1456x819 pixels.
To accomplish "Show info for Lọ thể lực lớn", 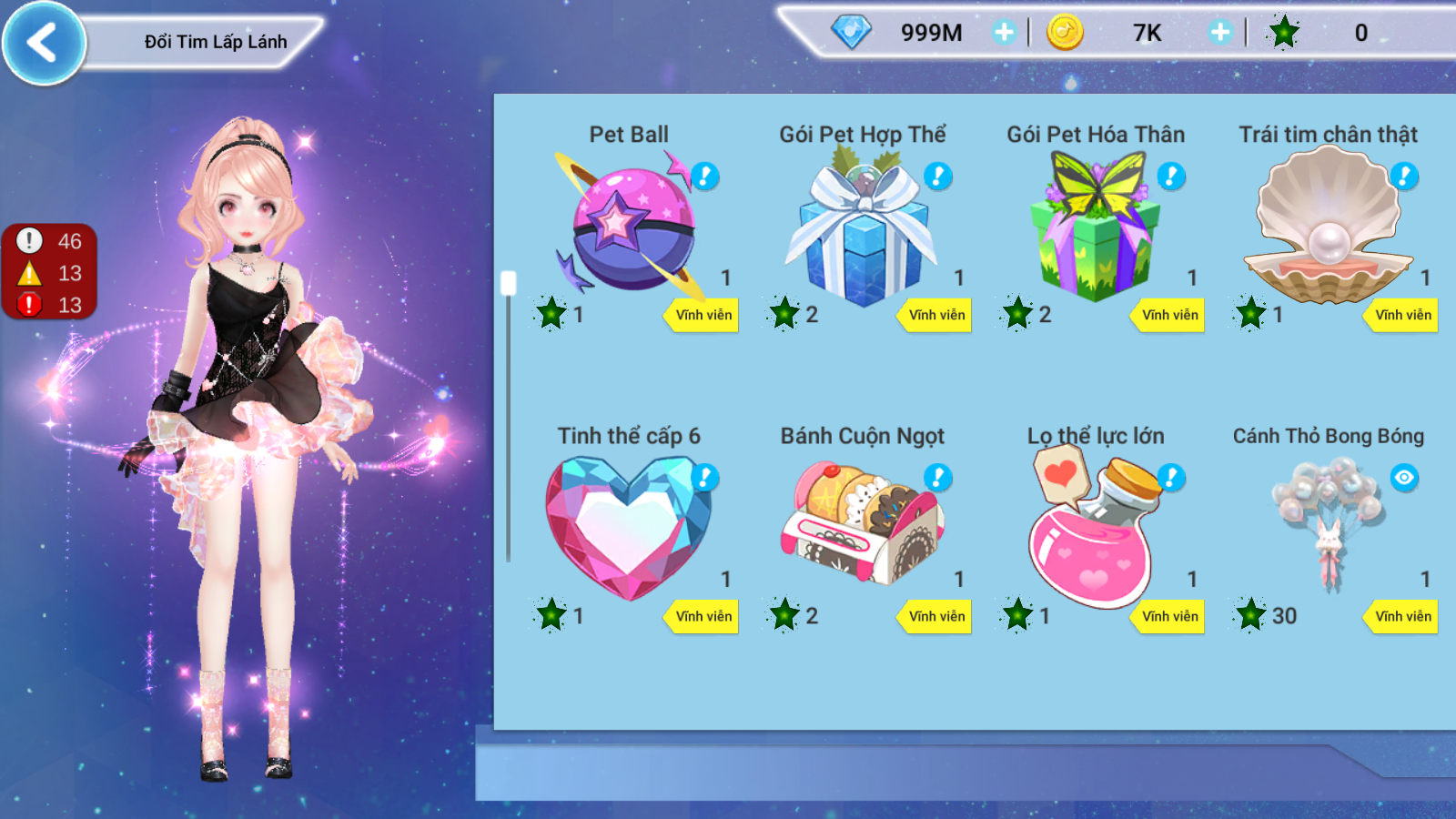I will (x=1171, y=478).
